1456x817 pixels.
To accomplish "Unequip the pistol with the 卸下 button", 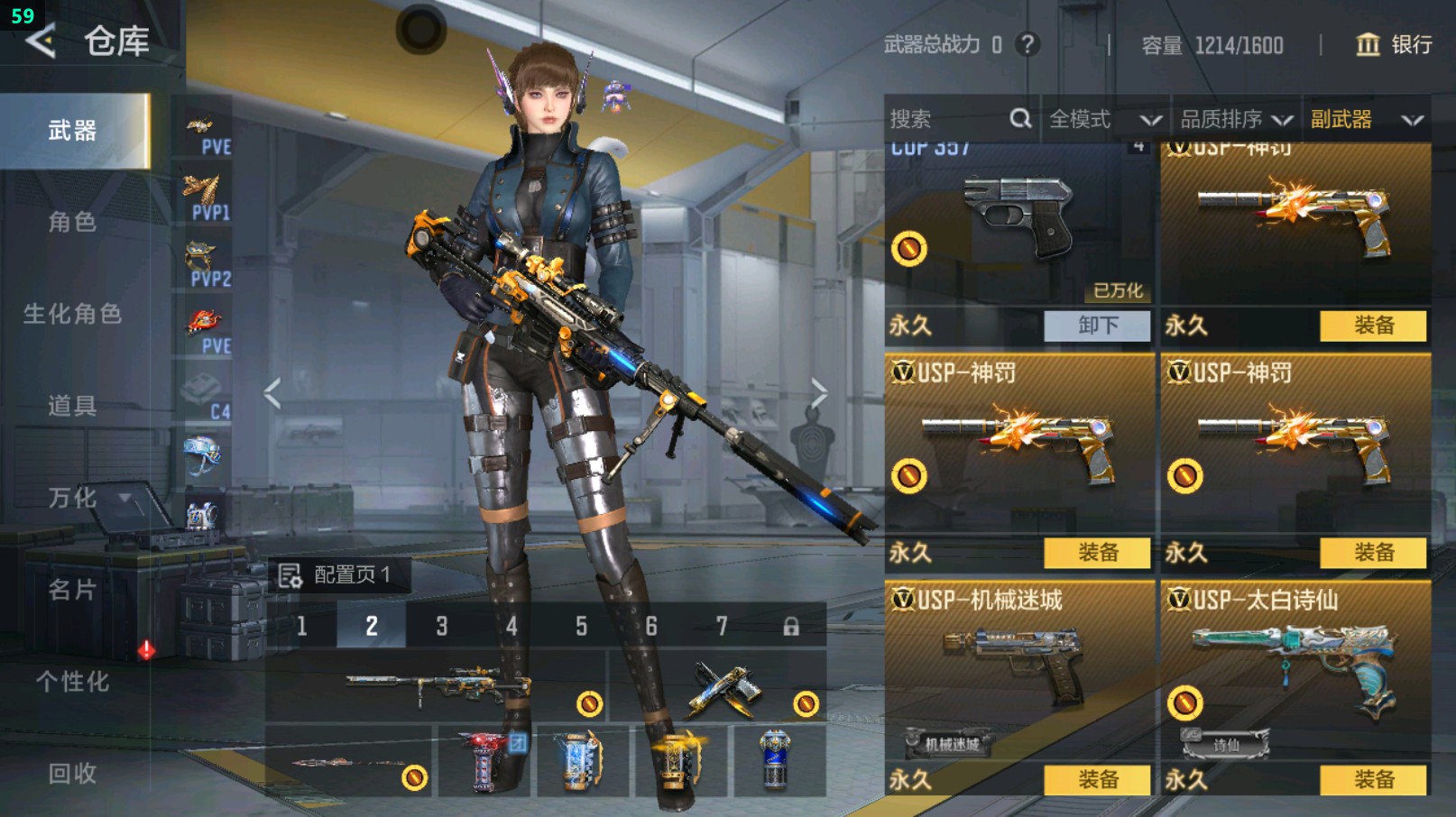I will tap(1097, 326).
